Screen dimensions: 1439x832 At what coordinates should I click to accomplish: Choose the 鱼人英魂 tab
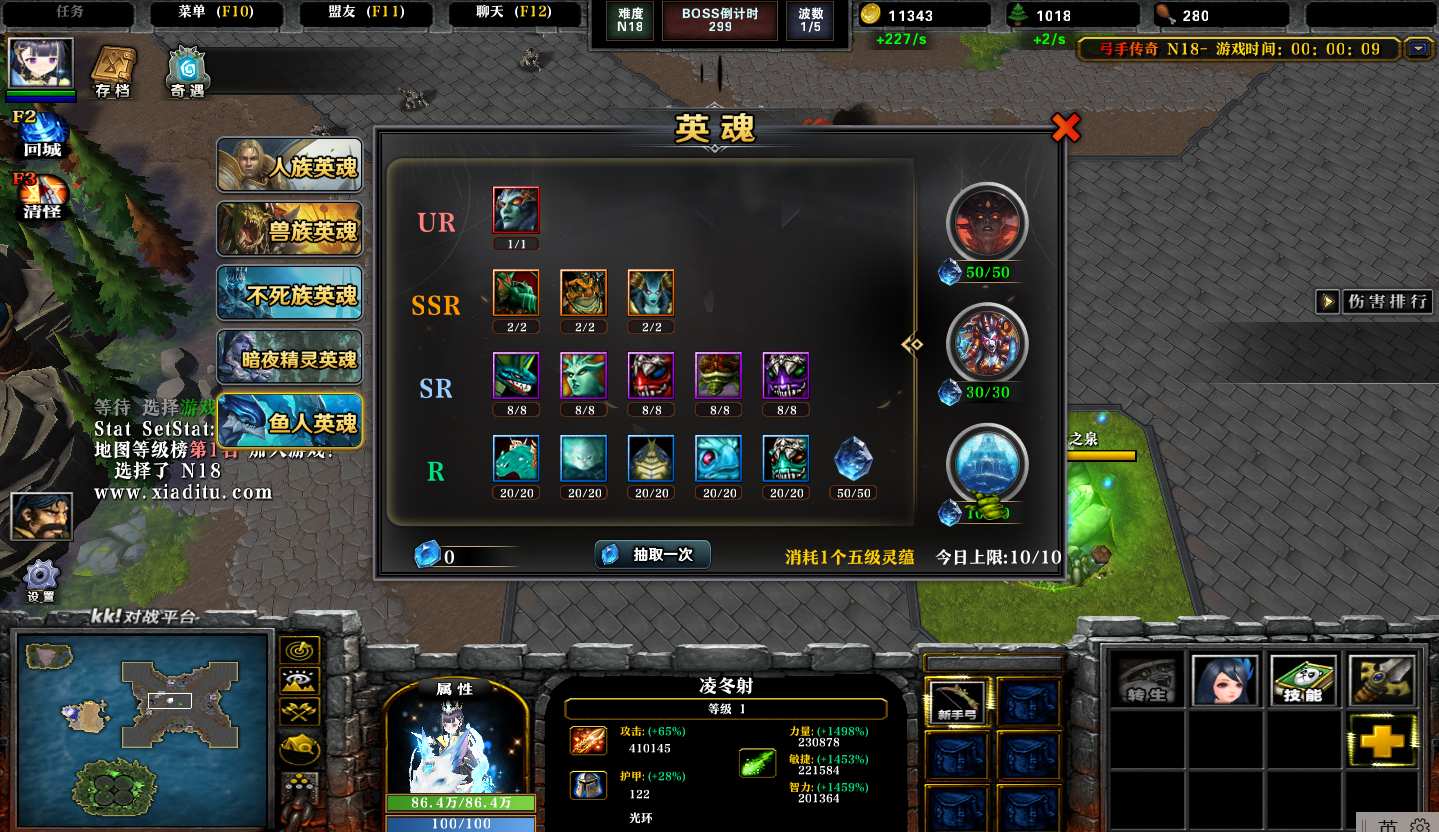click(290, 422)
